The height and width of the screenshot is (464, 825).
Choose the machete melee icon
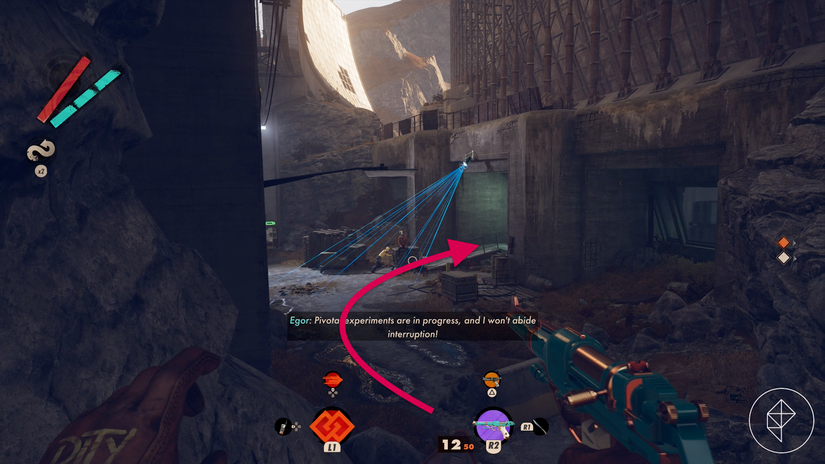[x=540, y=426]
